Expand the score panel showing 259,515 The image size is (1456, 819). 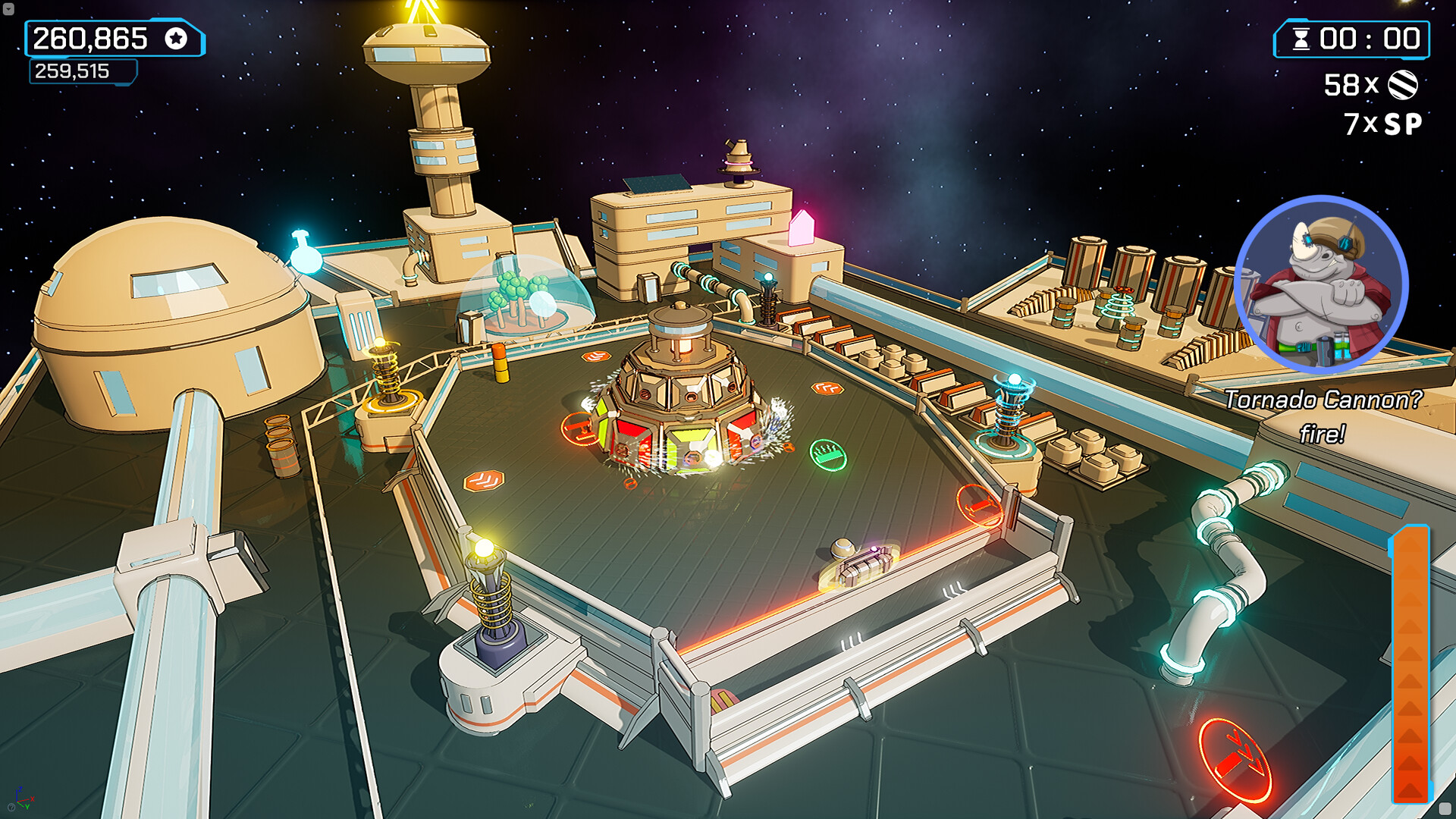pyautogui.click(x=72, y=72)
